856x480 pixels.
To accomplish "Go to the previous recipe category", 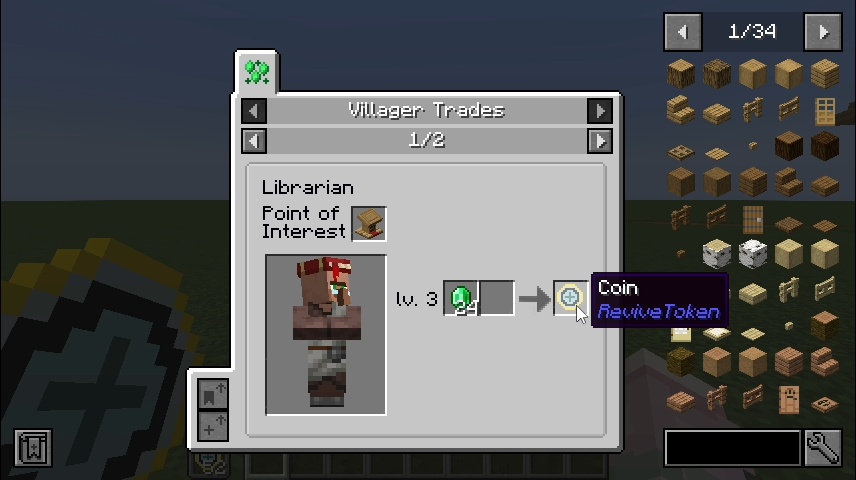I will click(x=254, y=110).
